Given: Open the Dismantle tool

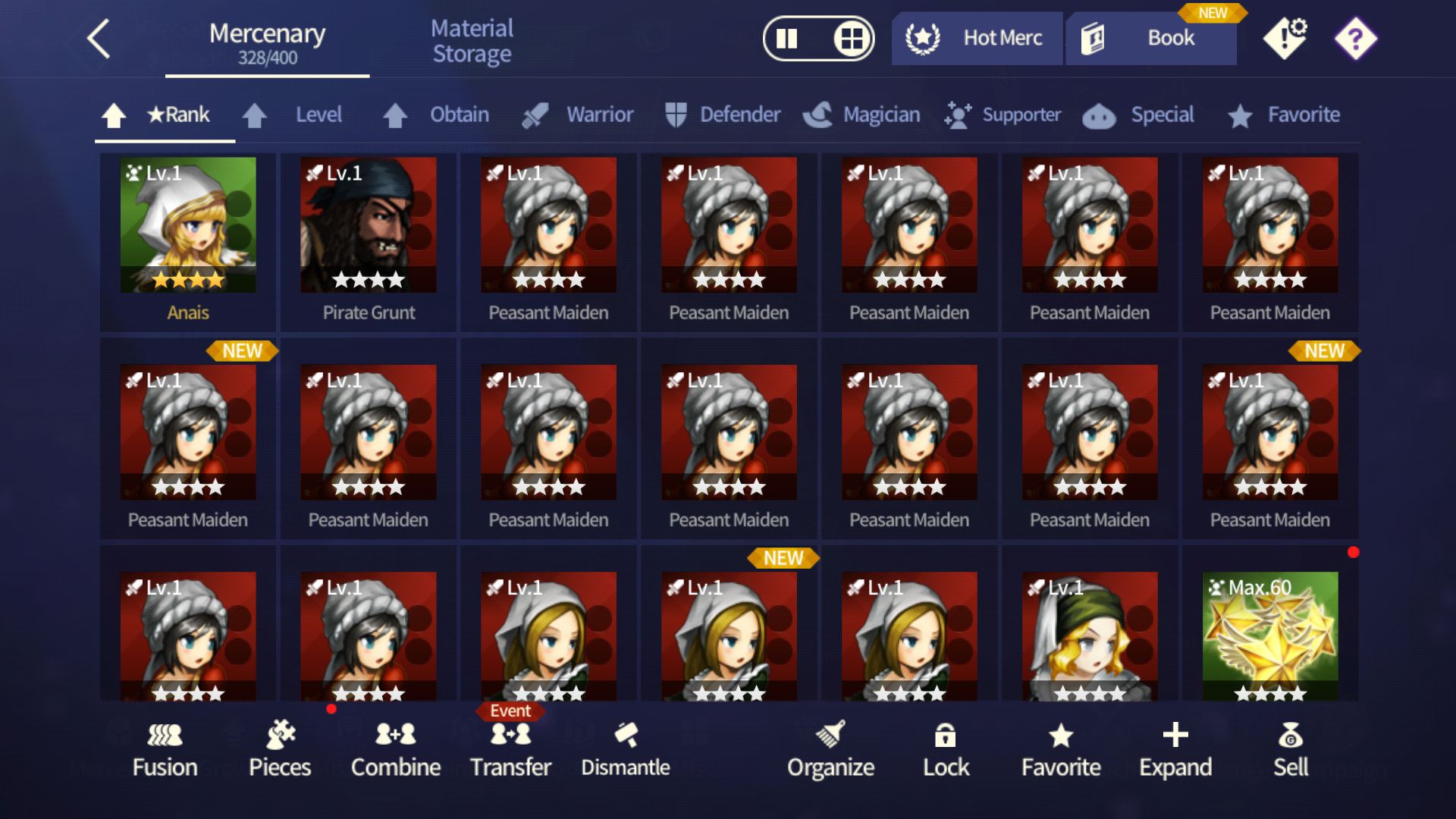Looking at the screenshot, I should click(625, 751).
